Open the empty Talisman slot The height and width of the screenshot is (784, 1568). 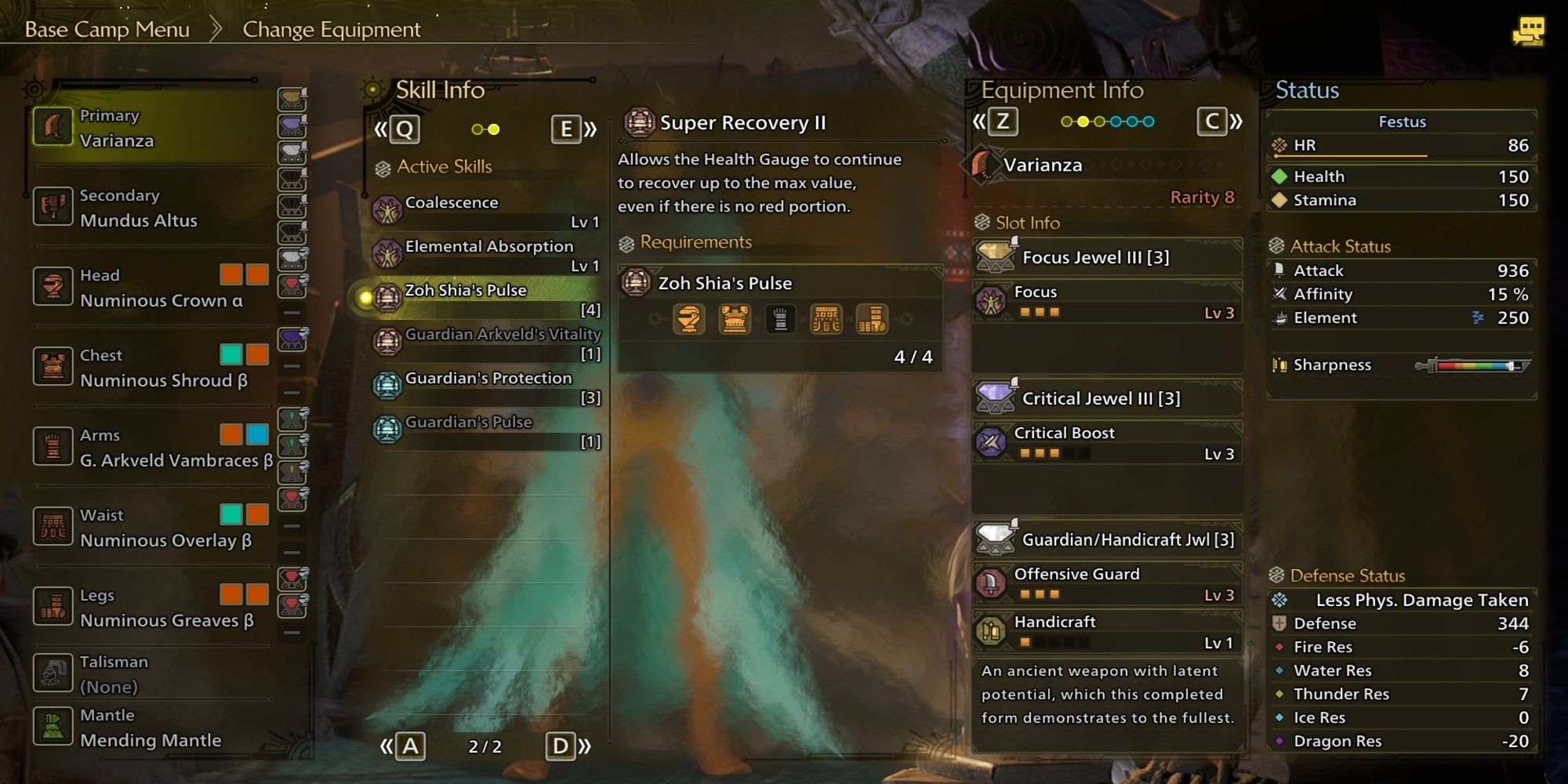click(149, 673)
